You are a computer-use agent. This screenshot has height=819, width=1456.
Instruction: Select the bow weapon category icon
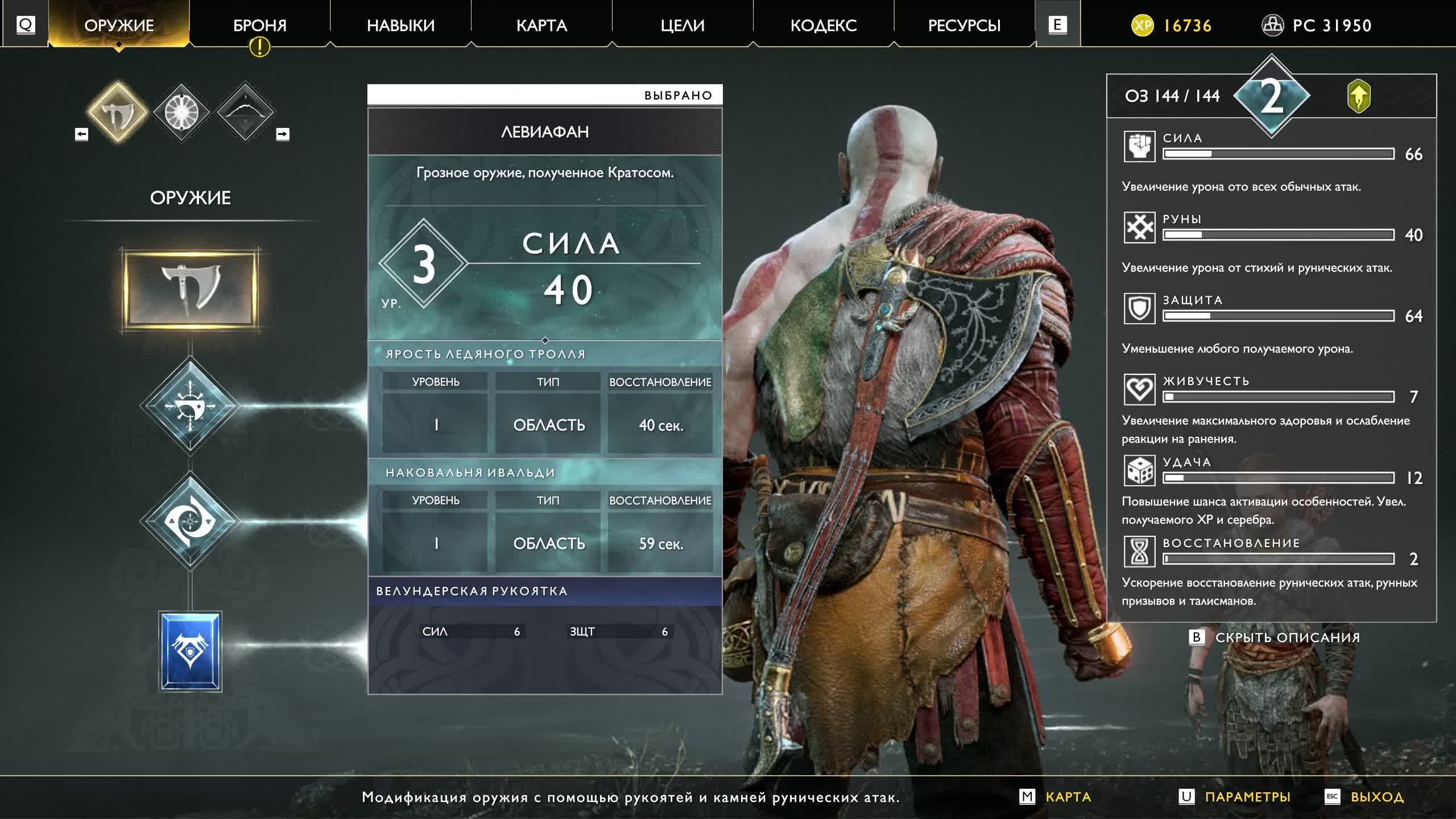245,112
